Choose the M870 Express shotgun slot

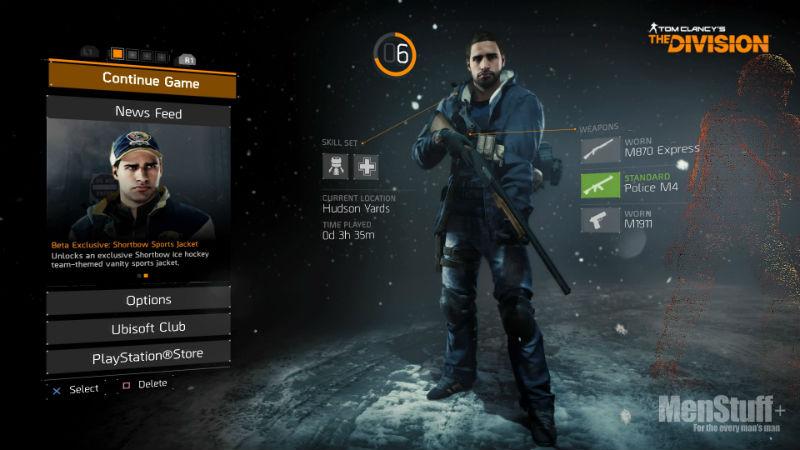point(640,149)
